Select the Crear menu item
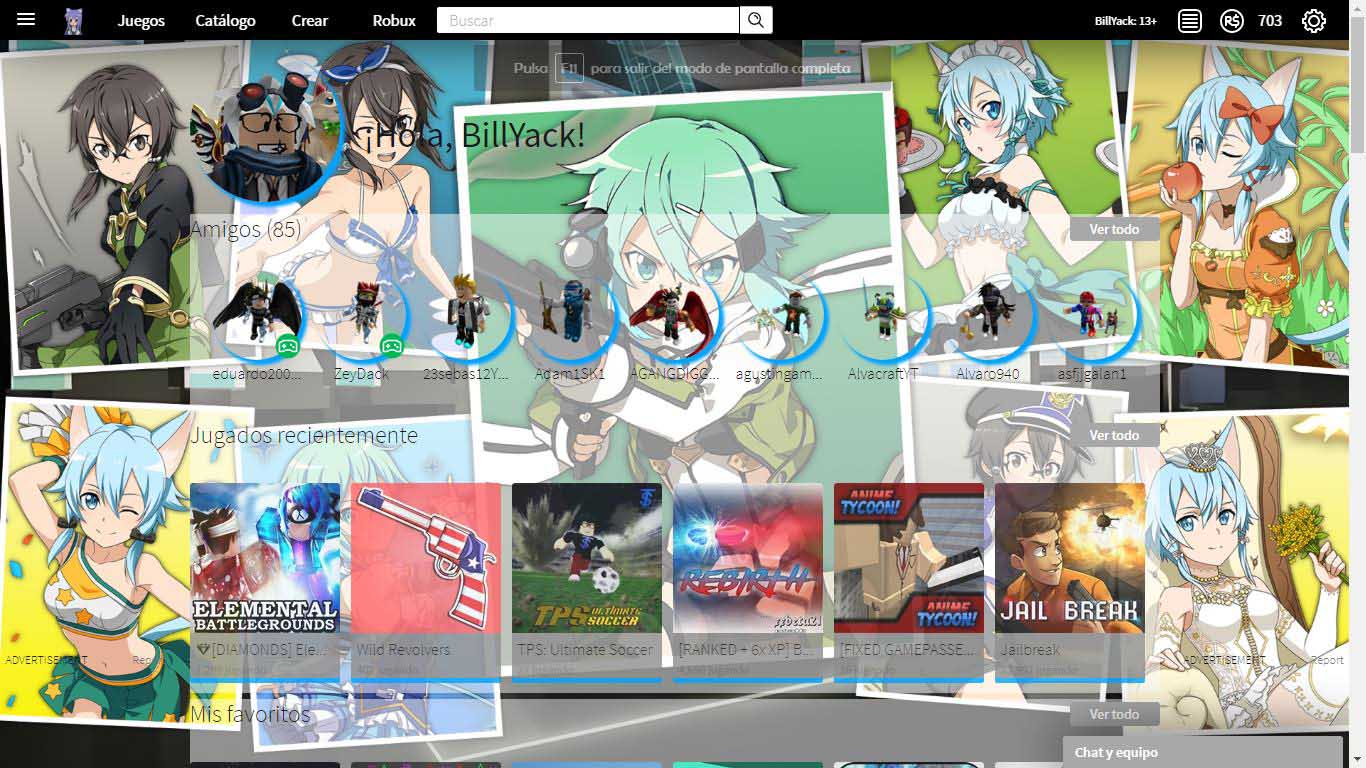This screenshot has height=768, width=1366. click(309, 19)
